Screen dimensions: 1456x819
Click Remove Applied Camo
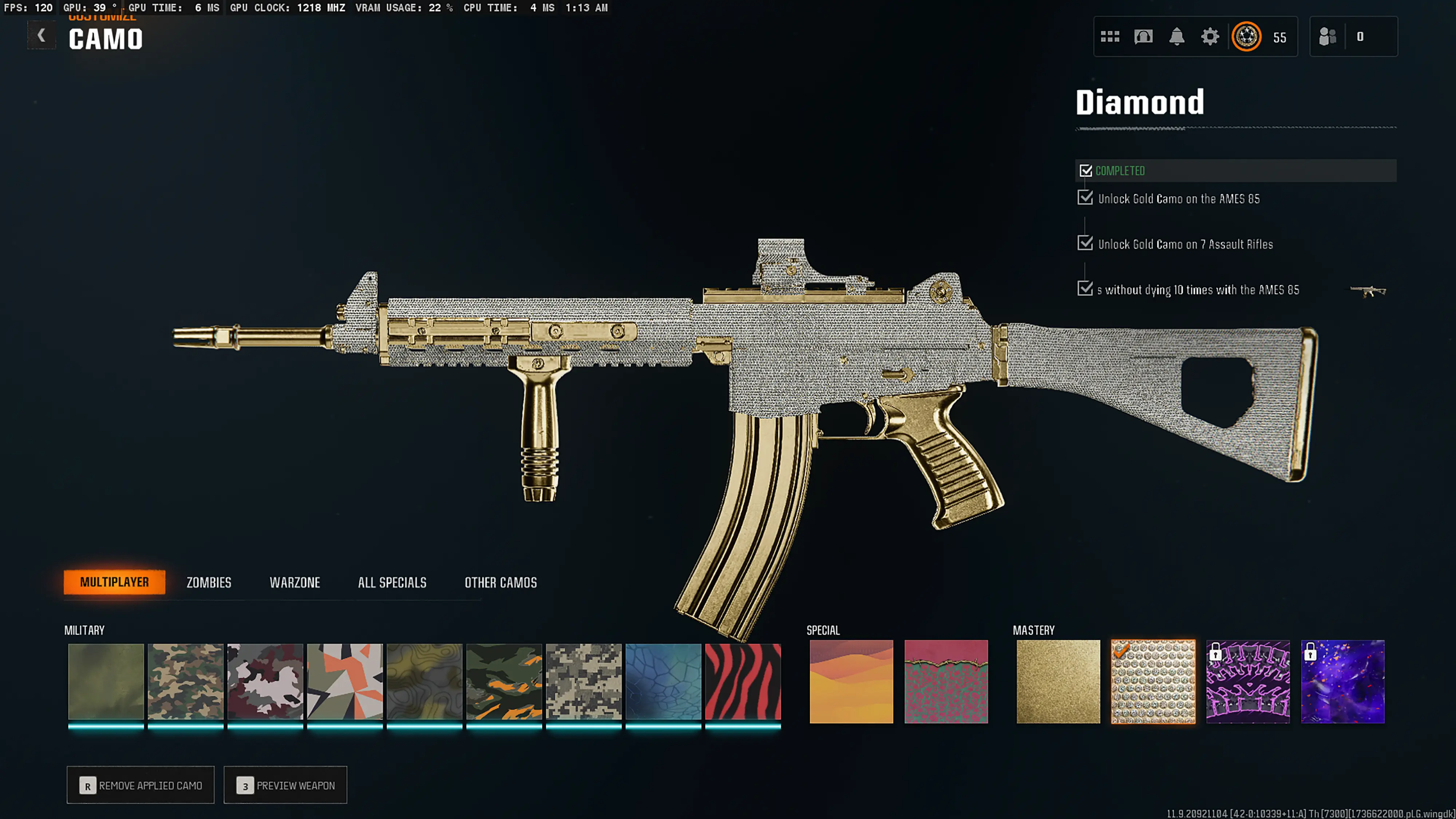141,785
